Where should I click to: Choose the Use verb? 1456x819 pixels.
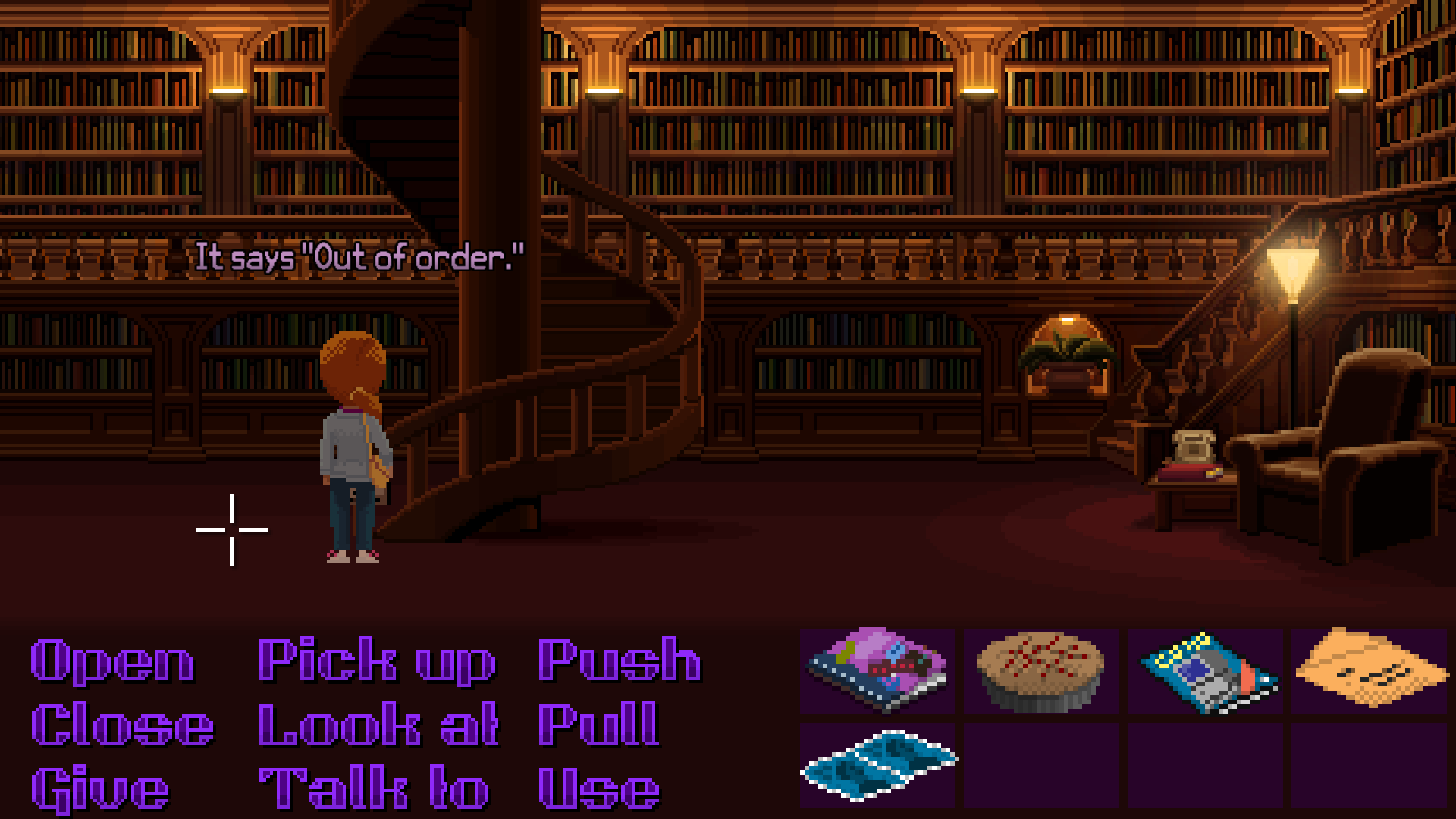tap(599, 786)
